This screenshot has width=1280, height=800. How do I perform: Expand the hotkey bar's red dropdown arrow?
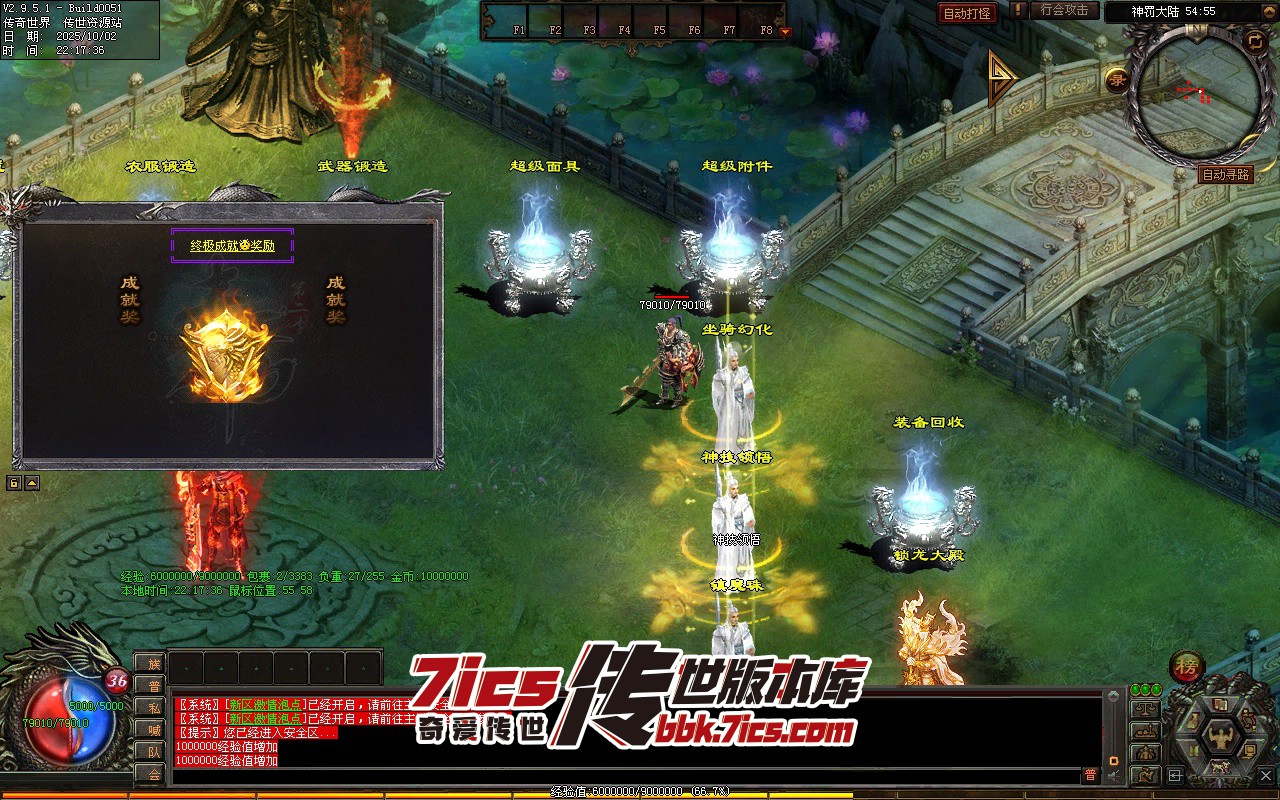tap(785, 32)
